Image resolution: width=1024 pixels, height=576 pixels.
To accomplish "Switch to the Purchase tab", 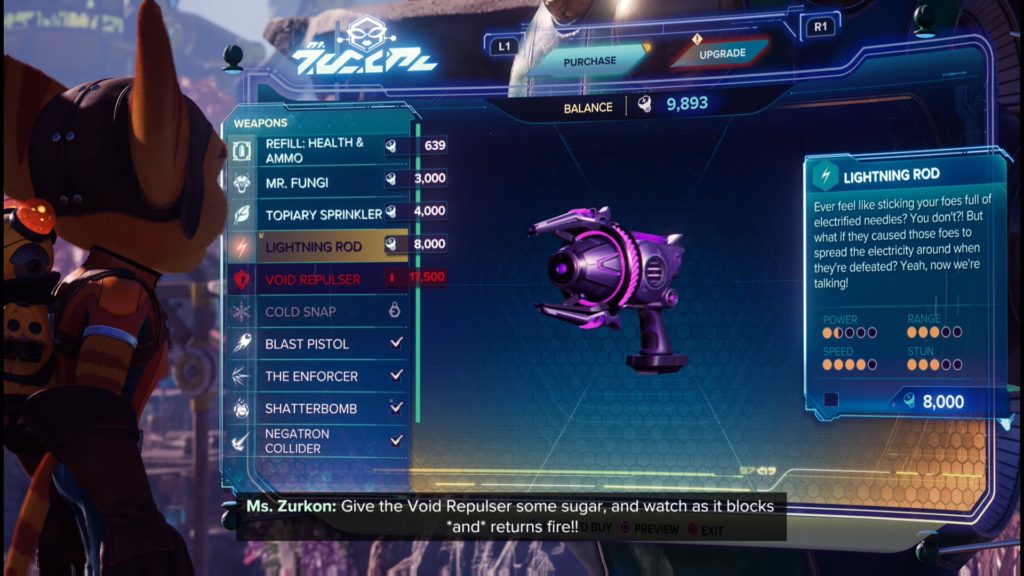I will click(590, 60).
